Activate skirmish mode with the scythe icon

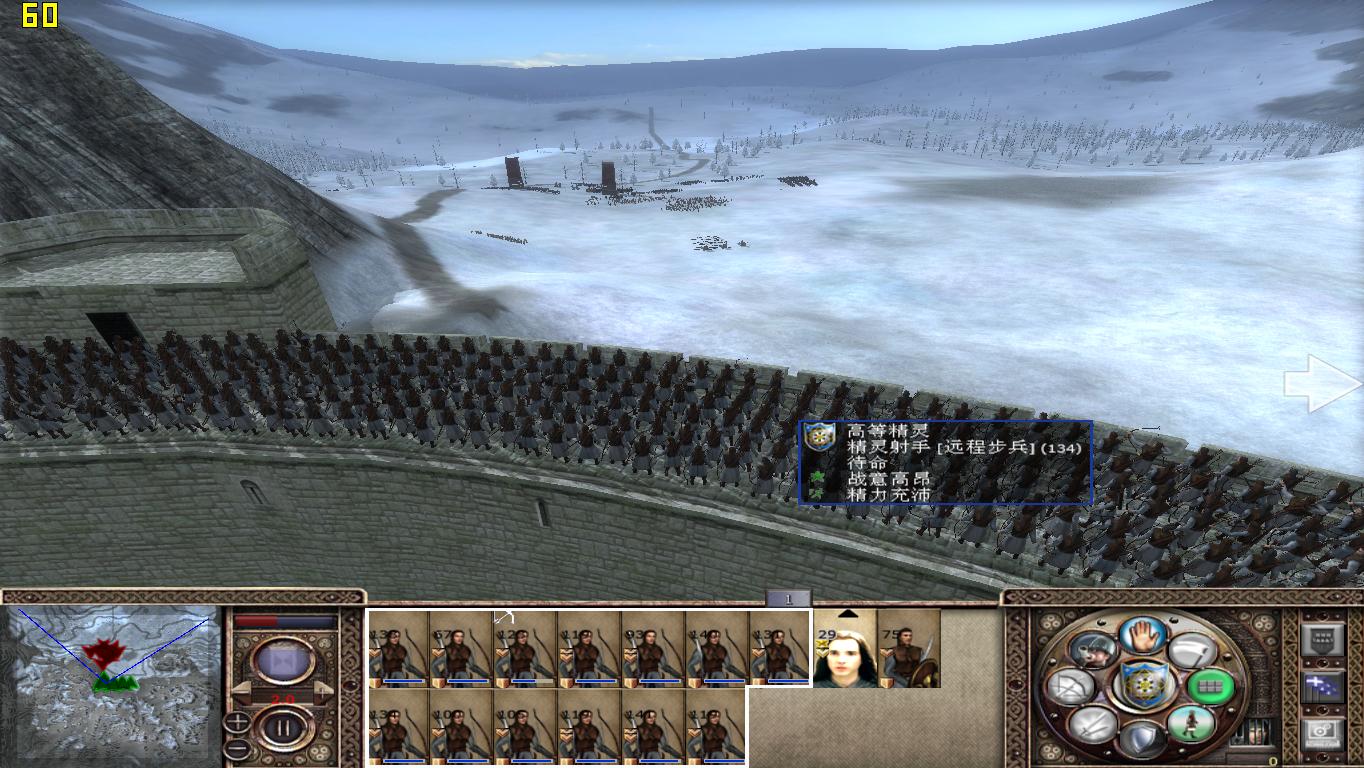click(x=1189, y=649)
